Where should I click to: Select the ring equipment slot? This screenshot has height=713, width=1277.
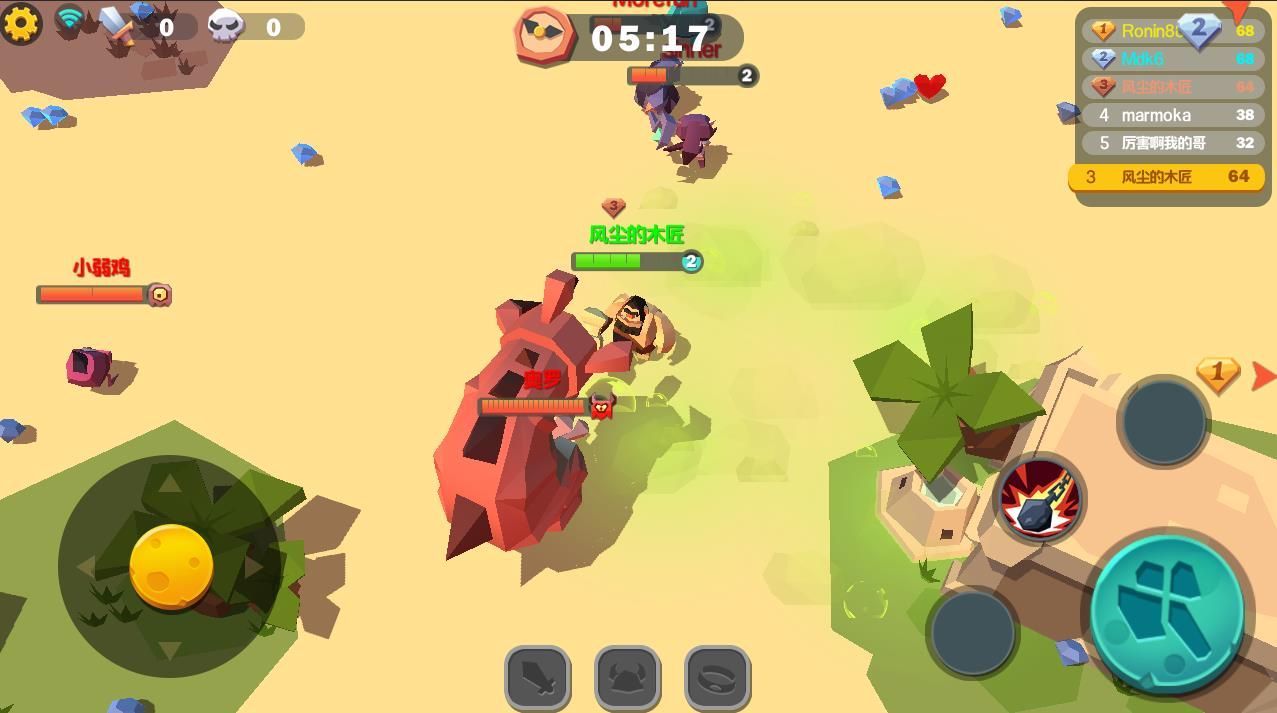coord(717,678)
